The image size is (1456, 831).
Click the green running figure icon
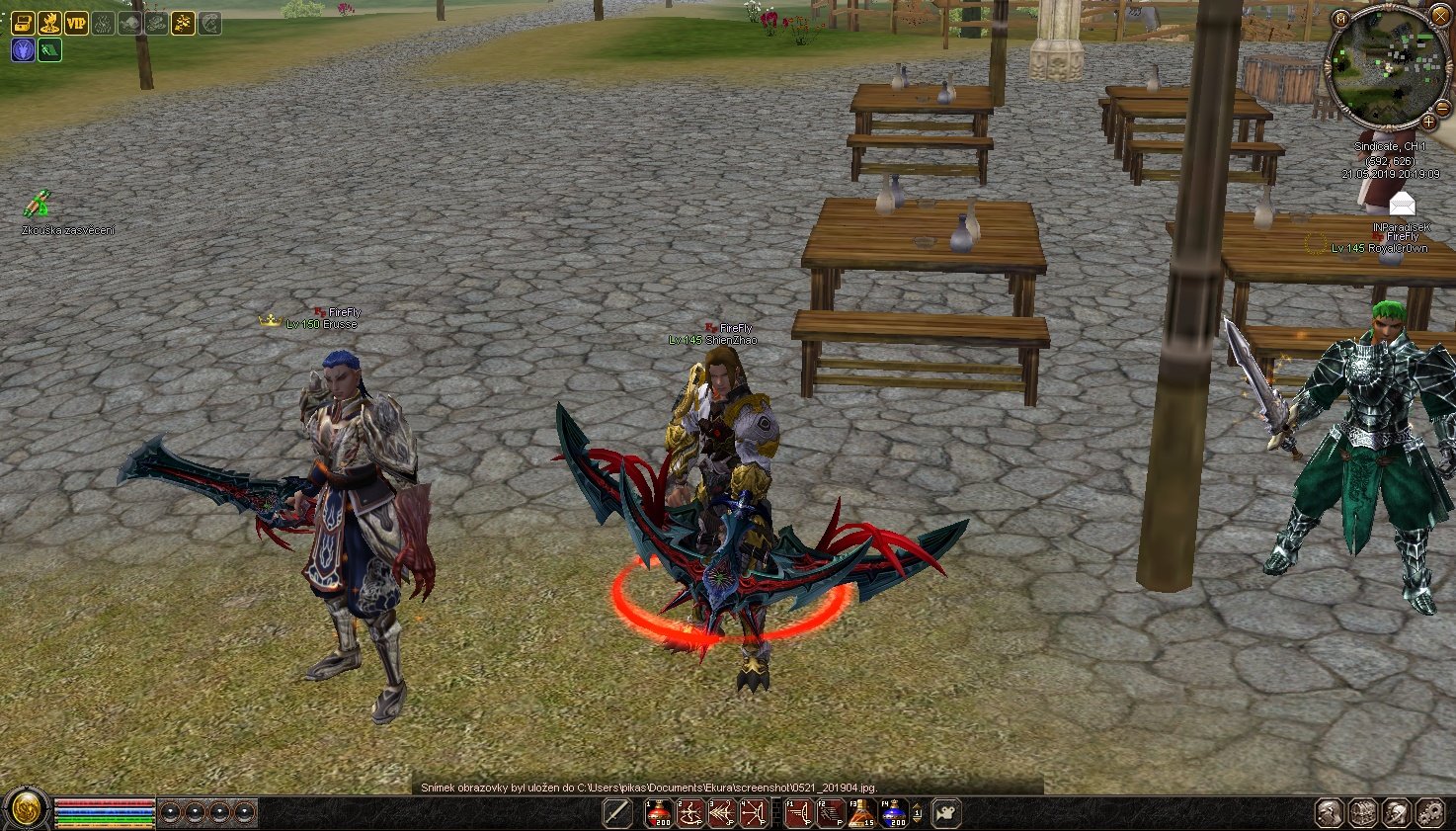pyautogui.click(x=49, y=49)
